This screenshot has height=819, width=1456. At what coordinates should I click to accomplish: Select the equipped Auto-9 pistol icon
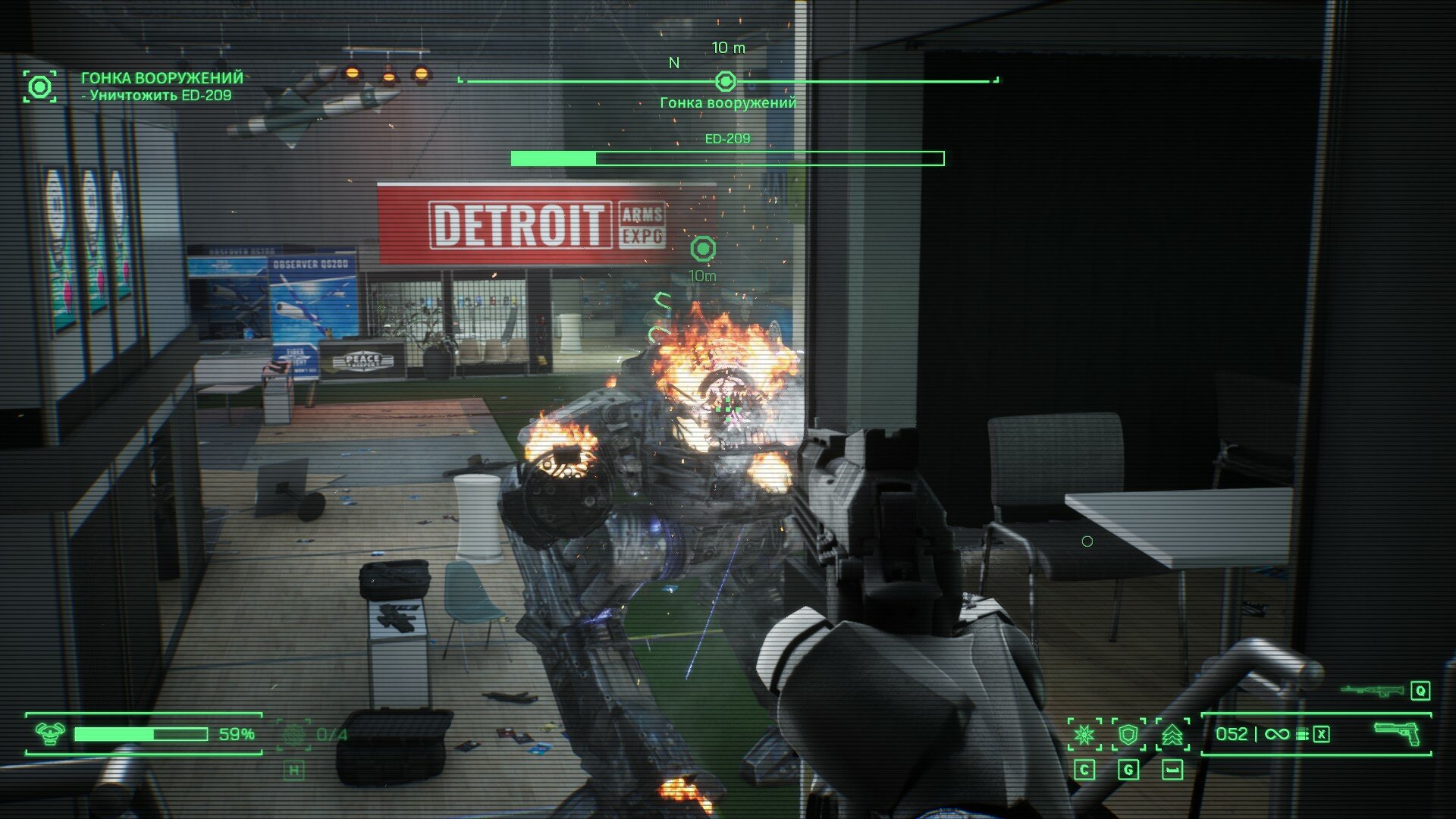pos(1398,733)
